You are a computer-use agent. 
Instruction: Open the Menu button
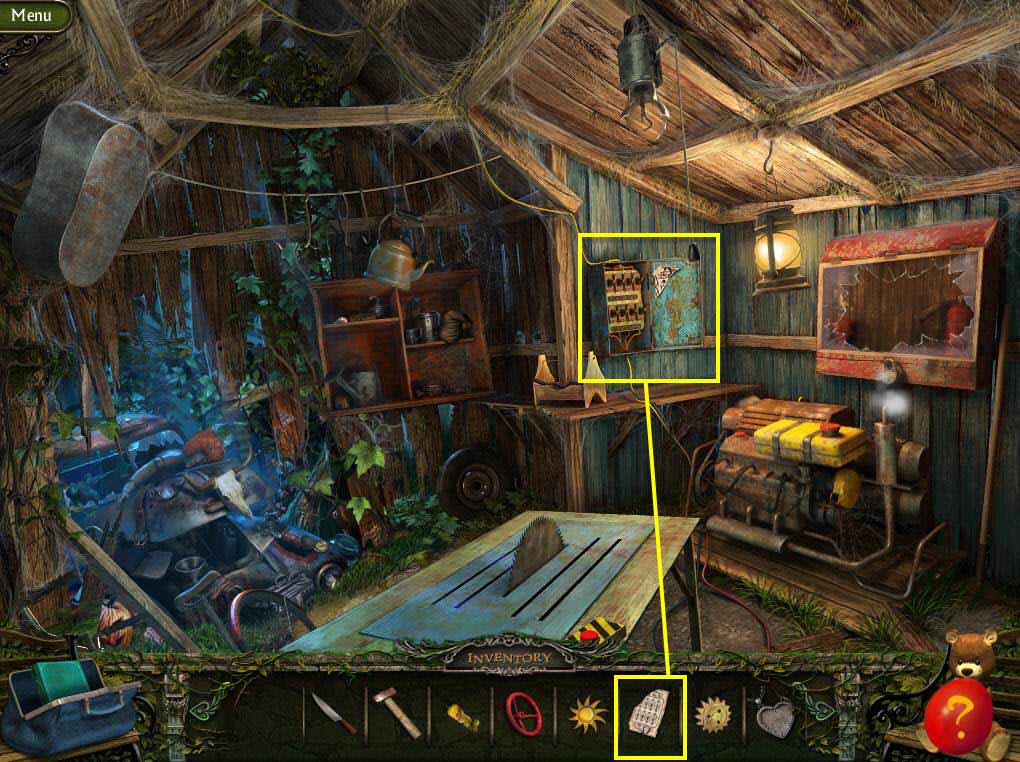[32, 16]
